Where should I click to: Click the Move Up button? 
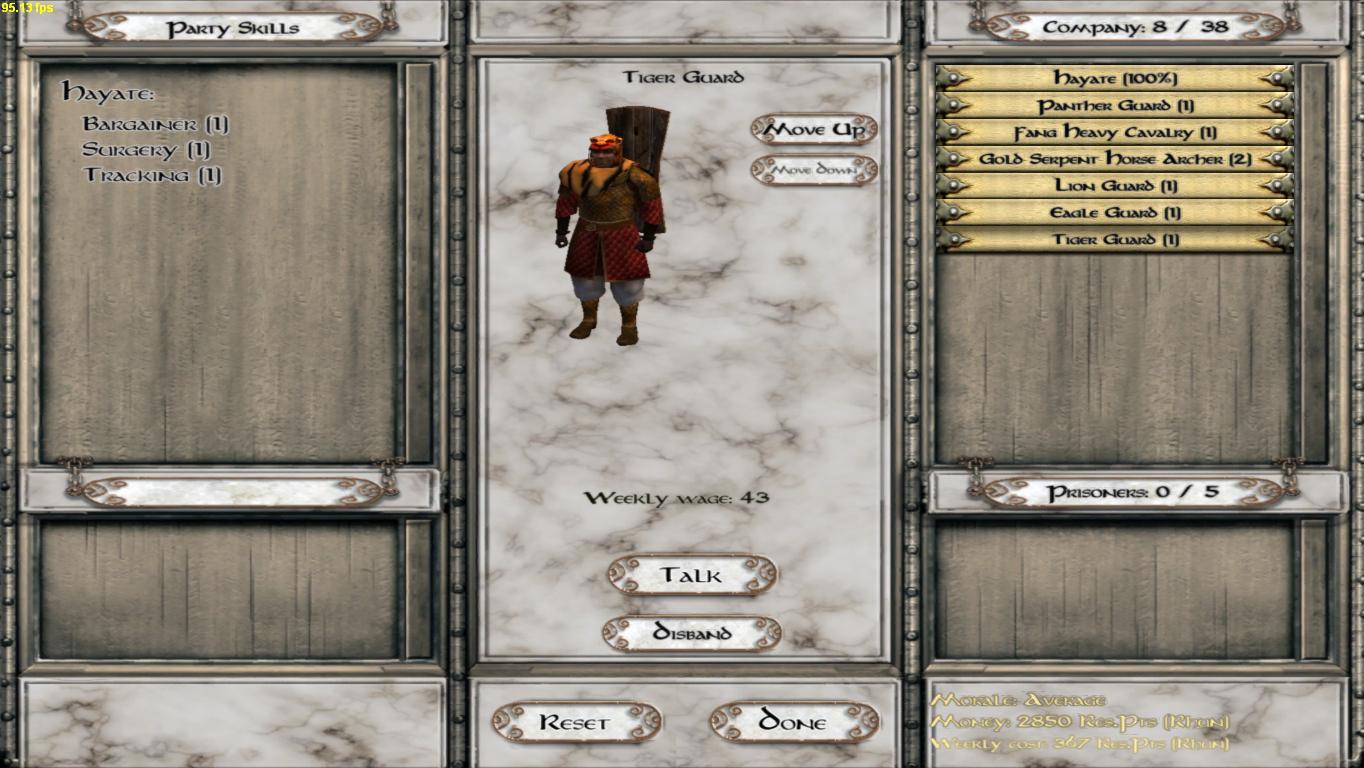point(814,130)
